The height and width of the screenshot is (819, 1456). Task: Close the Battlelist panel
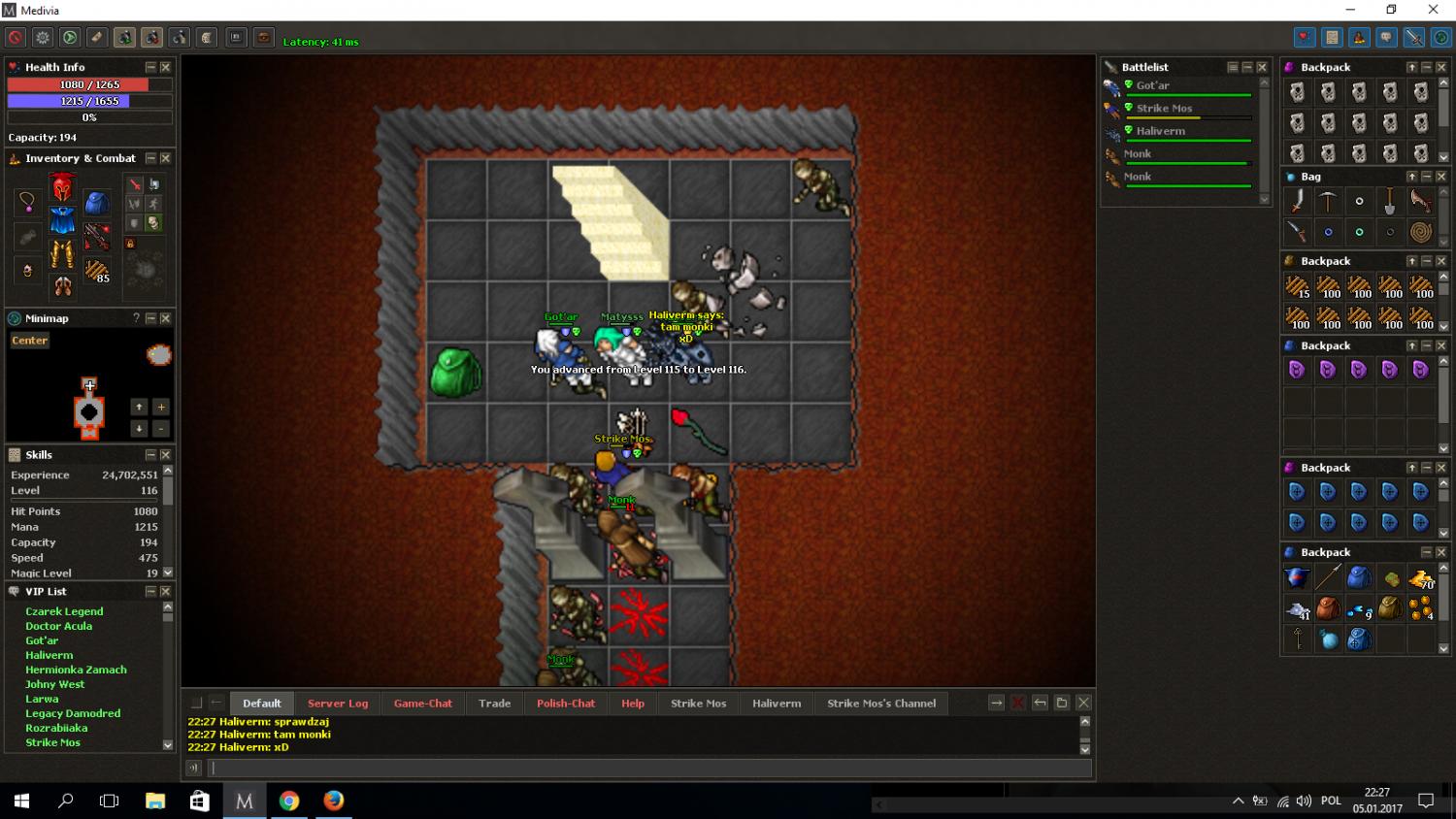[1262, 67]
